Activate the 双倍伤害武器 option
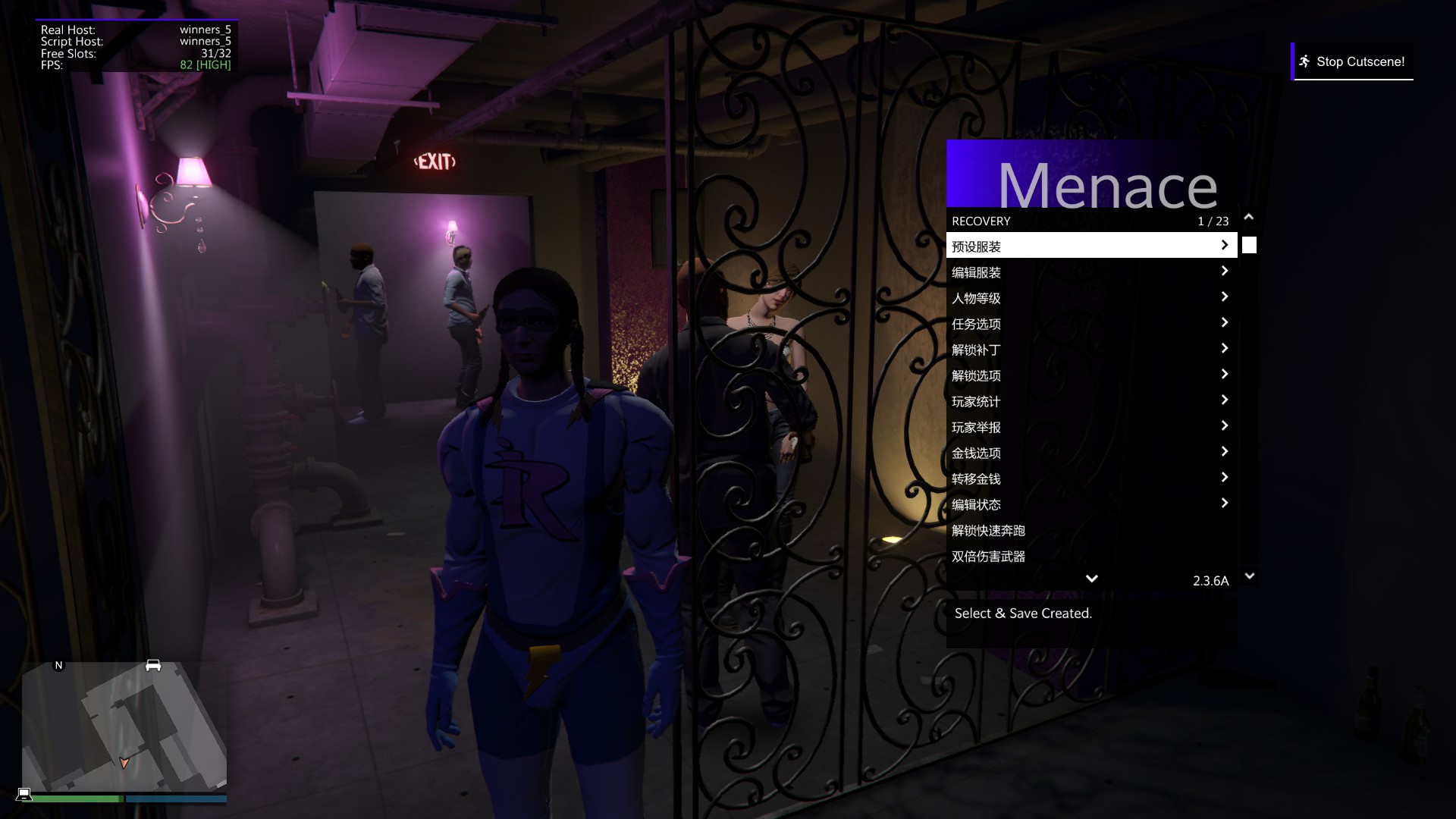 coord(1090,556)
